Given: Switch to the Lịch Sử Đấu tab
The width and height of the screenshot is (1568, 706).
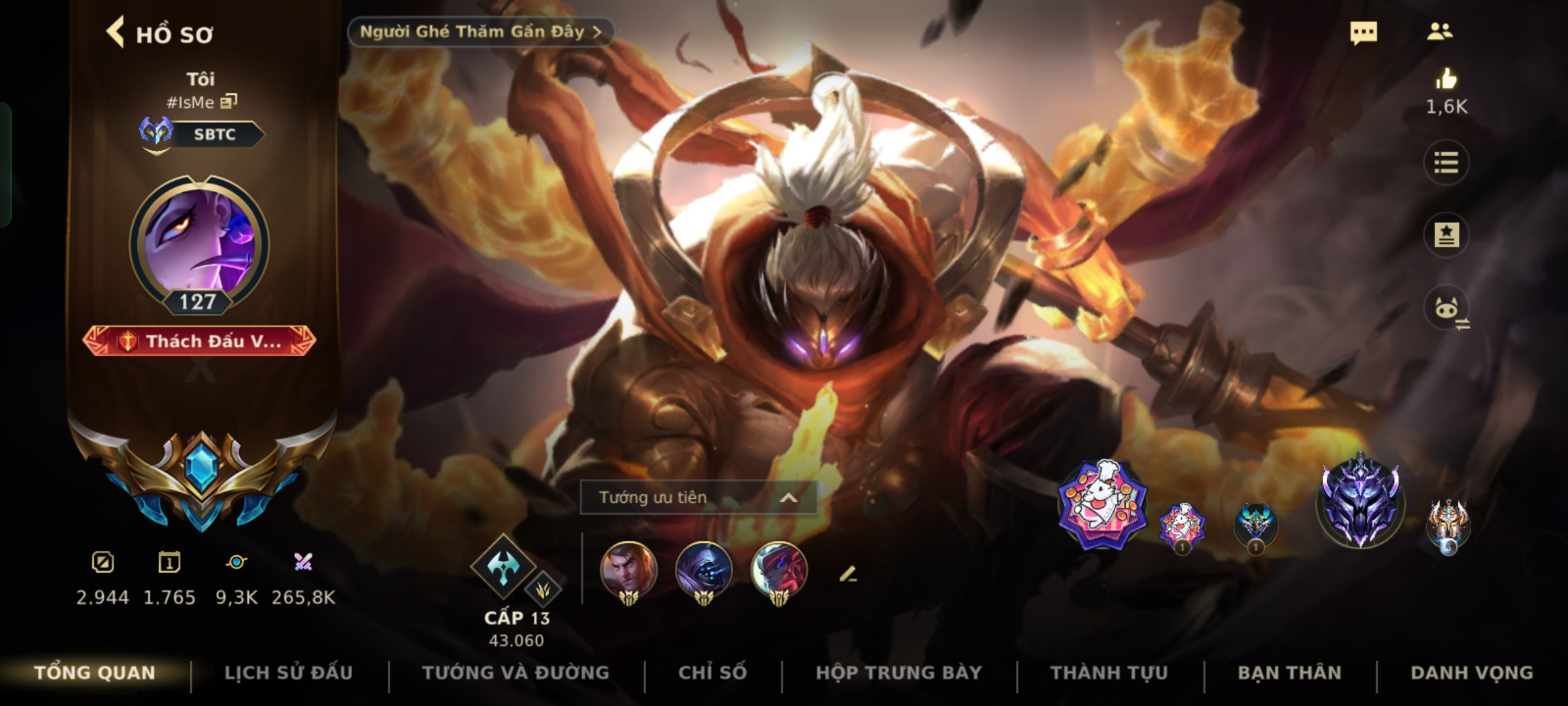Looking at the screenshot, I should tap(288, 673).
